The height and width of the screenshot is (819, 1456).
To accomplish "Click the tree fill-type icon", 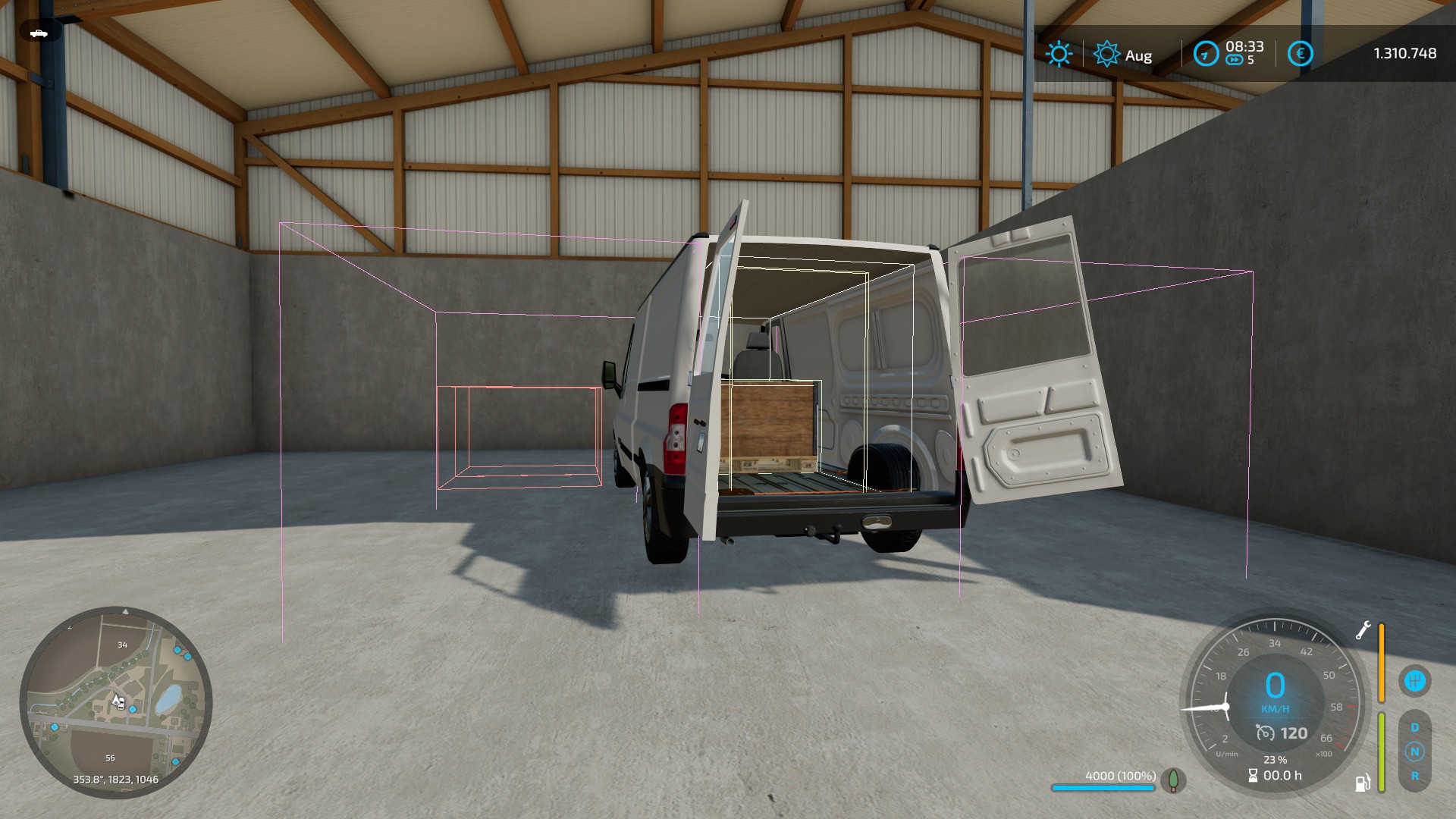I will (1173, 780).
